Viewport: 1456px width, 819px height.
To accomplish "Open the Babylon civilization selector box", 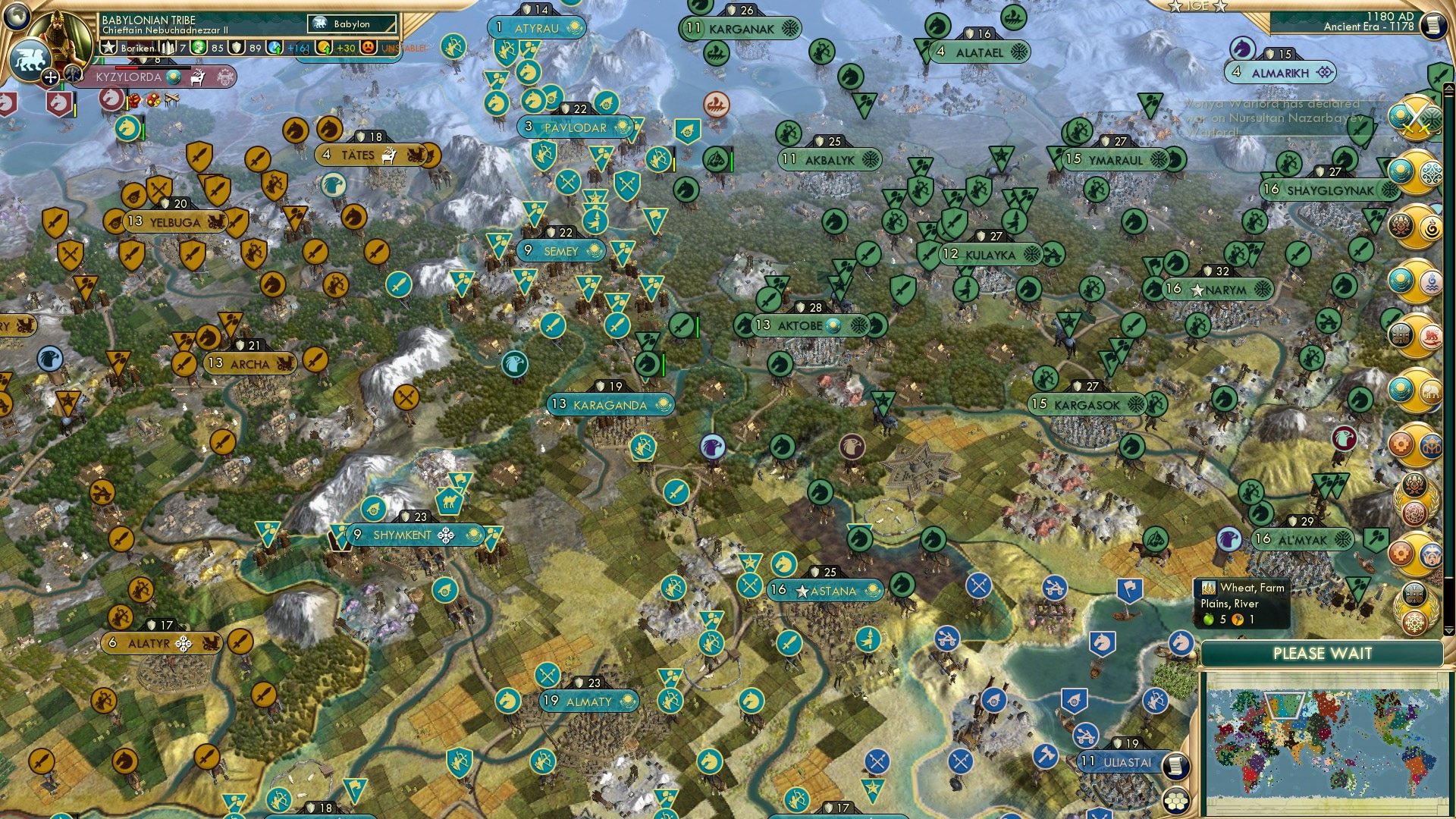I will click(350, 24).
